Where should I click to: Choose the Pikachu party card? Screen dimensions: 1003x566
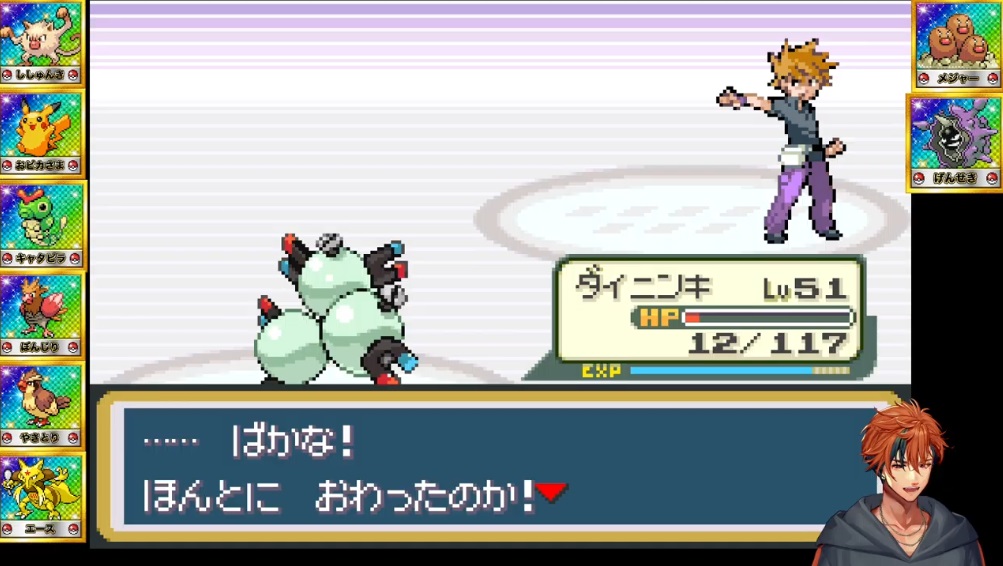coord(42,133)
